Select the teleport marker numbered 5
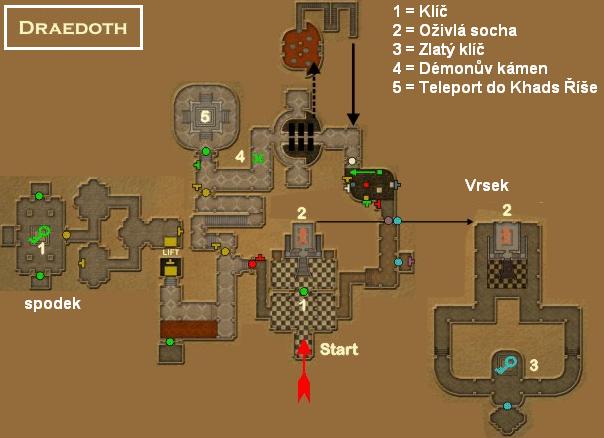Screen dimensions: 604x438 [205, 115]
